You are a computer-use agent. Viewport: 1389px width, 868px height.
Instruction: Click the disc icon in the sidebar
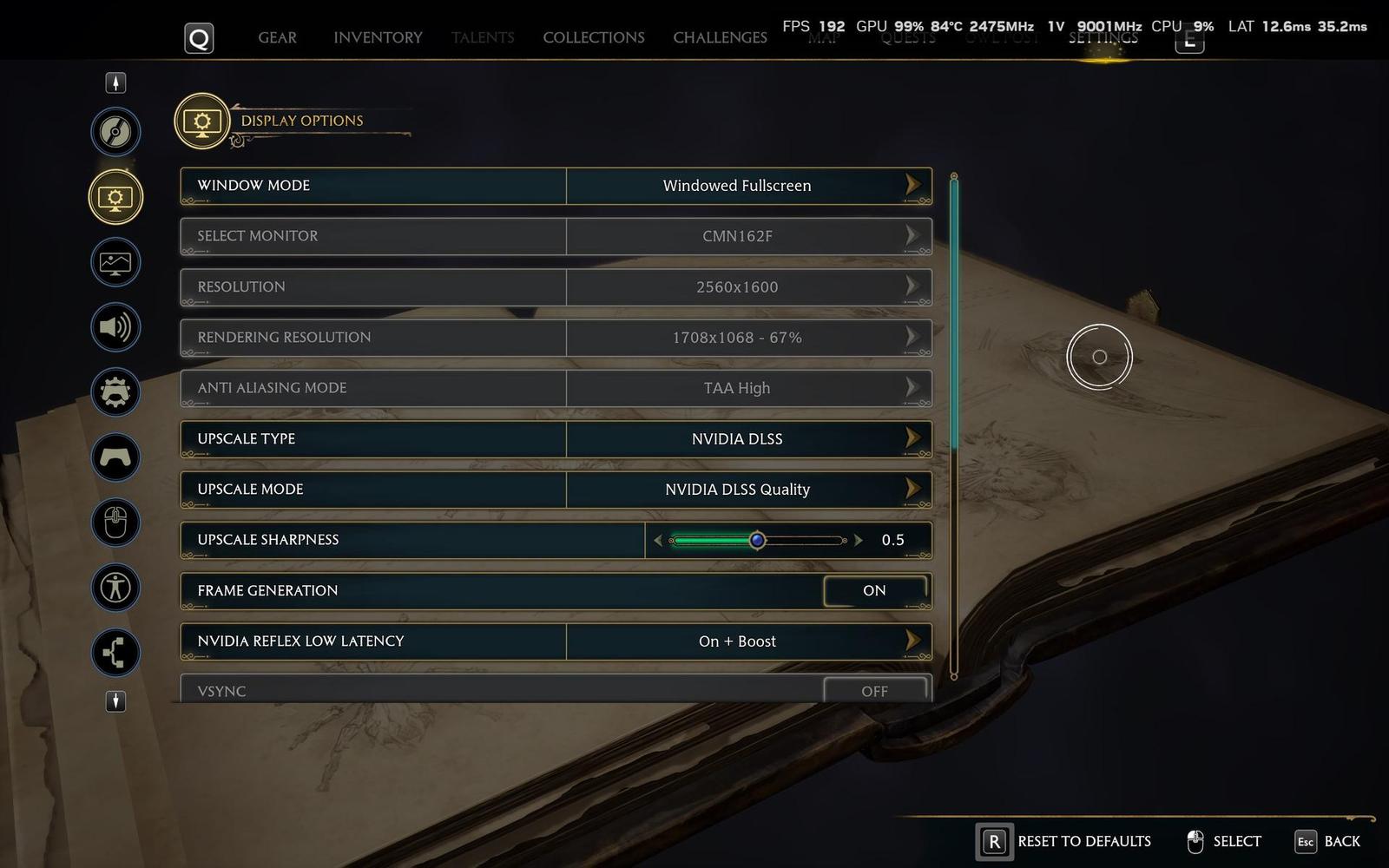[x=115, y=132]
